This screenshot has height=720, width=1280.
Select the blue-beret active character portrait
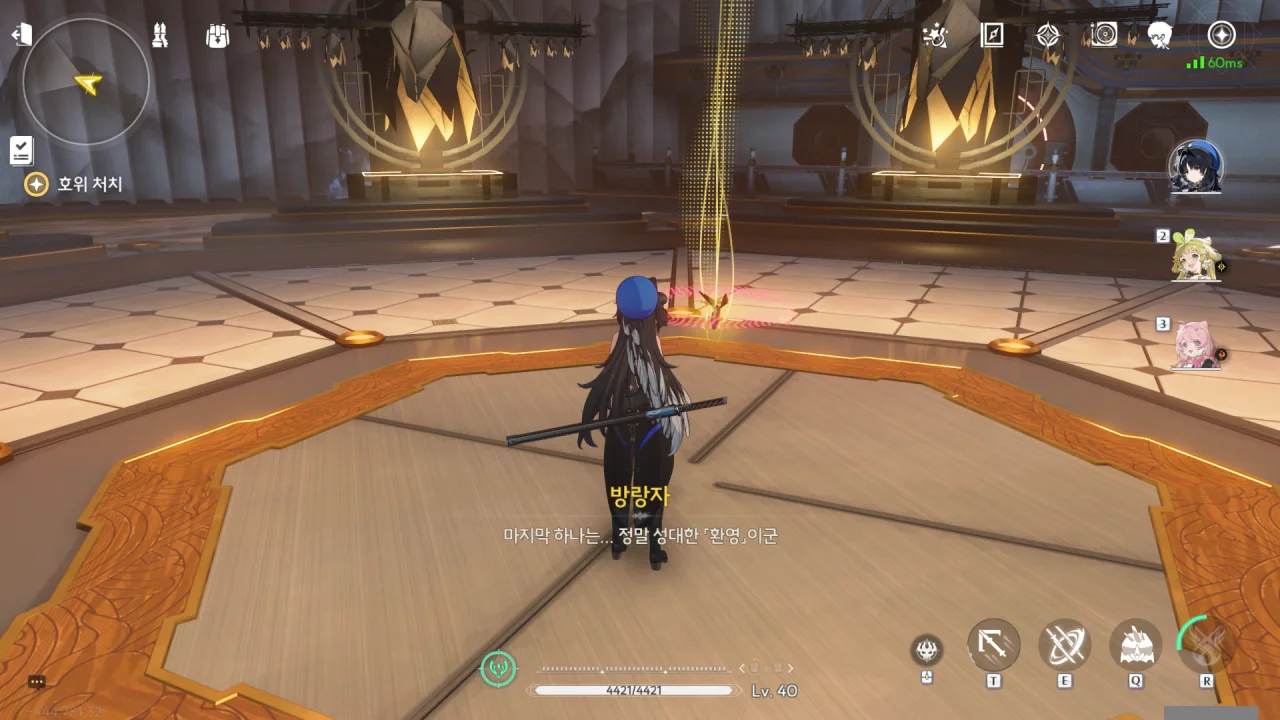click(1196, 167)
